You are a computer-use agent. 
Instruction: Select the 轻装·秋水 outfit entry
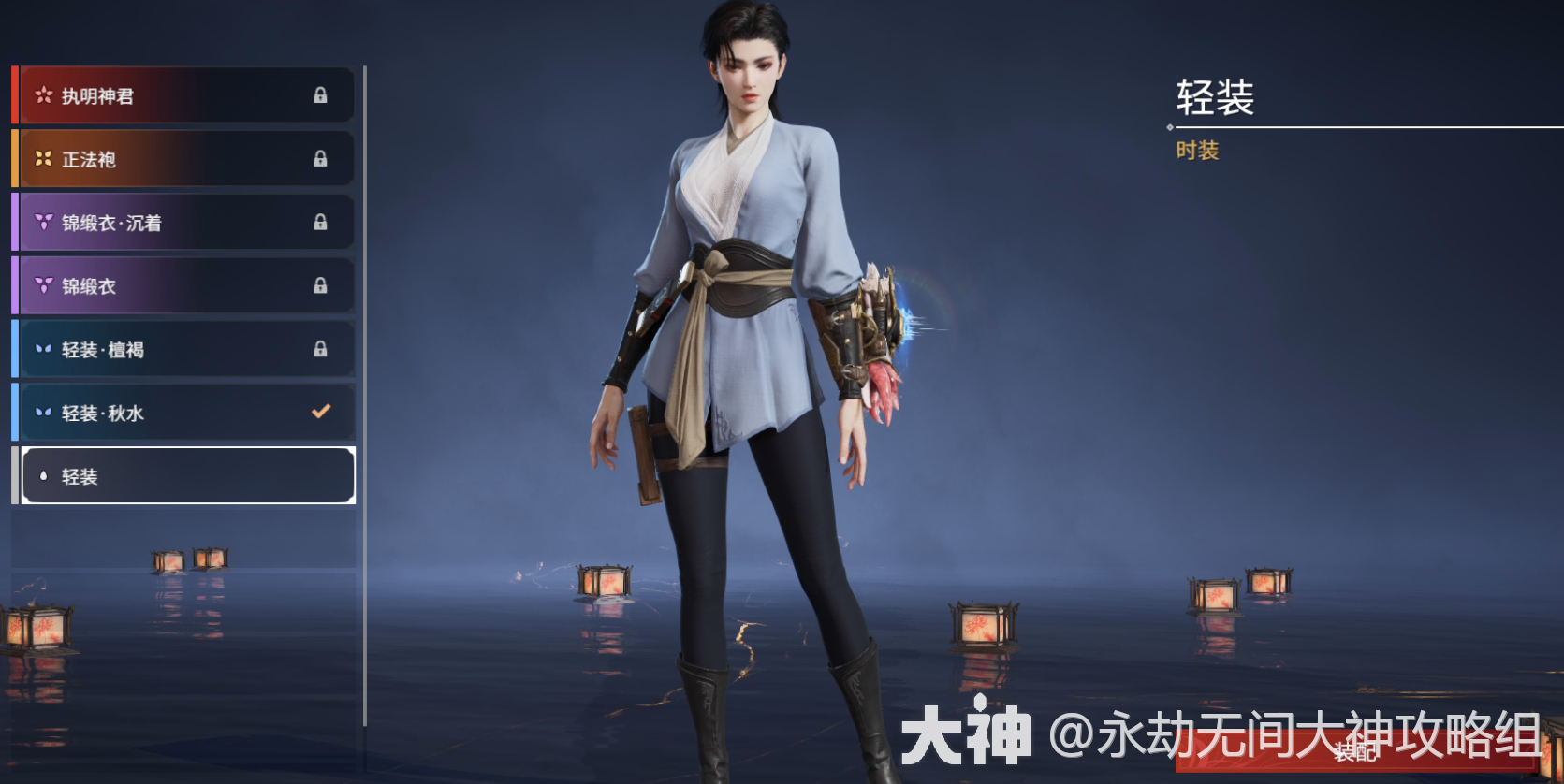pyautogui.click(x=183, y=413)
